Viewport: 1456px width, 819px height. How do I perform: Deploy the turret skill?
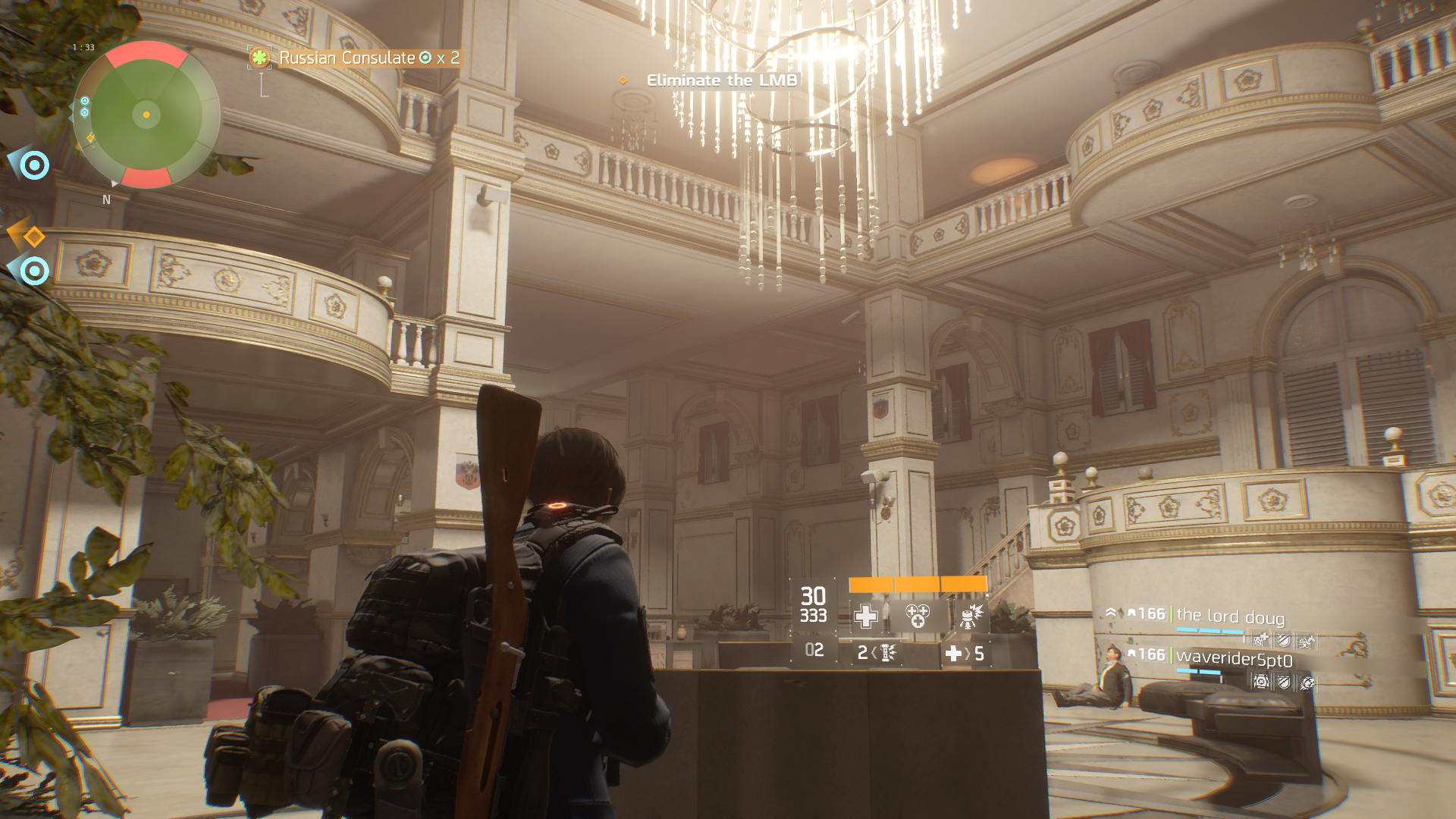coord(970,616)
